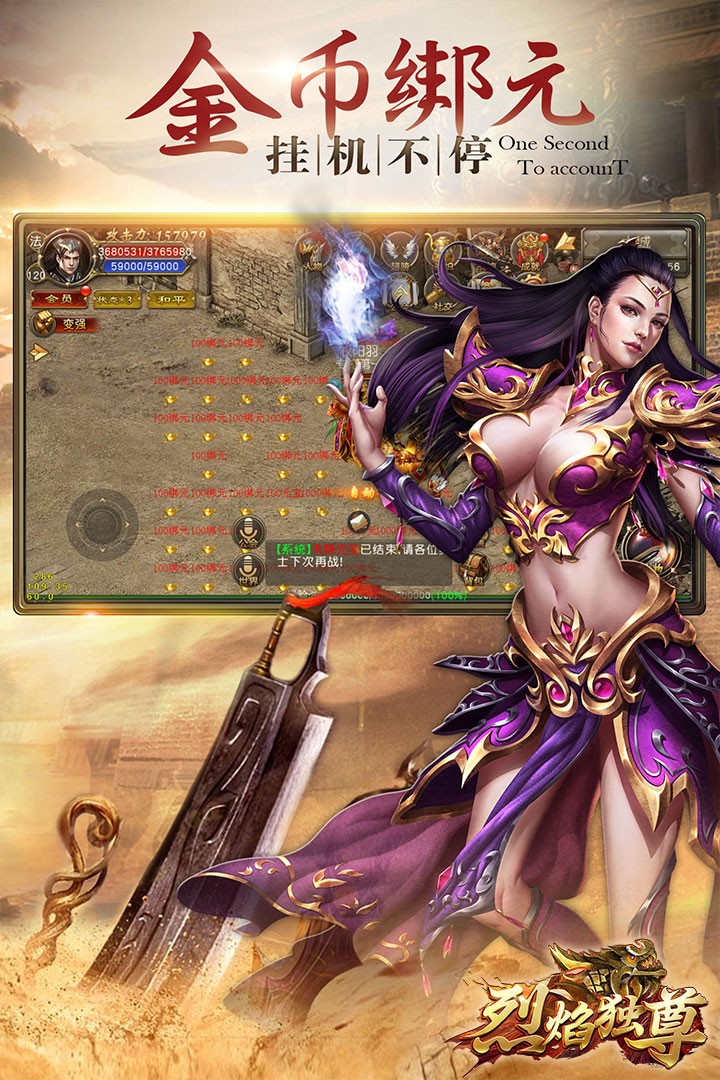Toggle the 和平 peace mode button
The width and height of the screenshot is (720, 1080).
[x=165, y=298]
